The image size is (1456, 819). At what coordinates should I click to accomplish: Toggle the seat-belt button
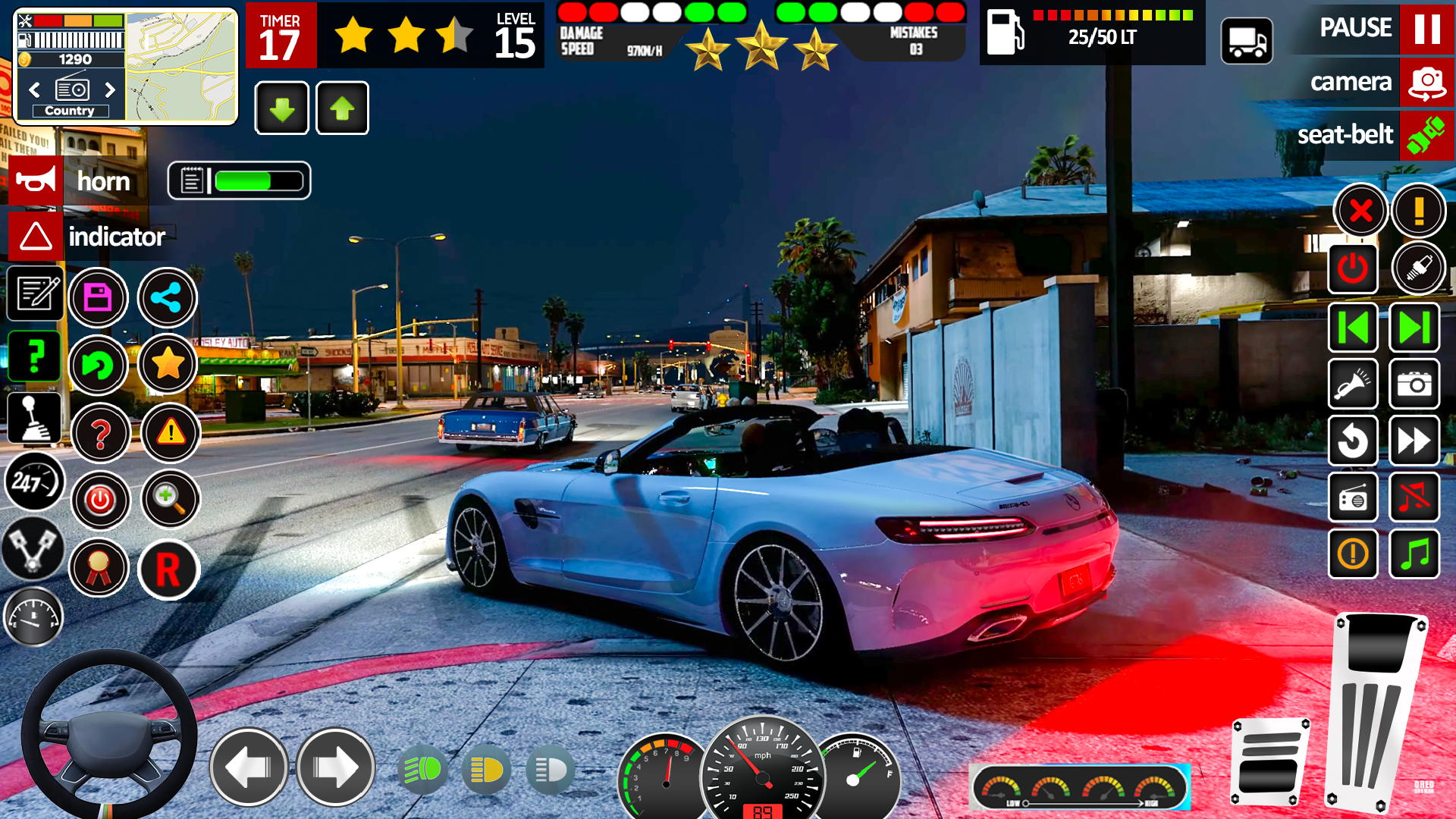tap(1426, 135)
